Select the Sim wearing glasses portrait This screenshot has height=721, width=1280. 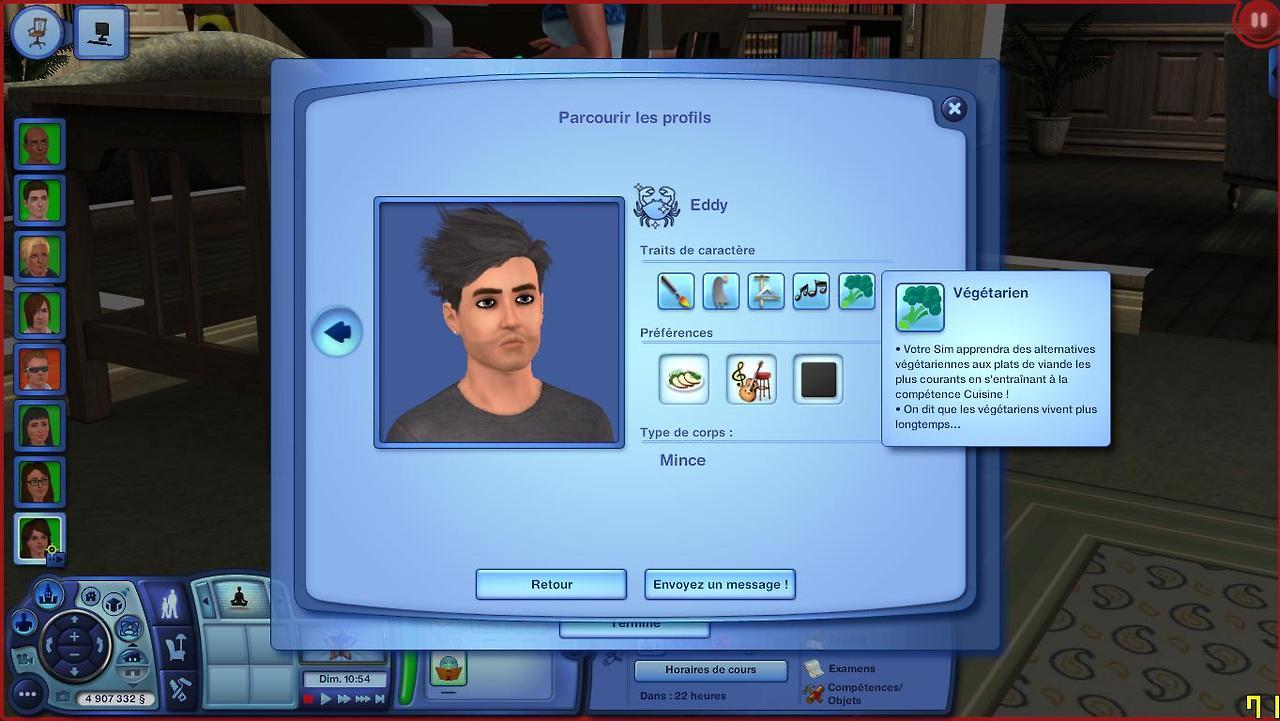click(40, 483)
